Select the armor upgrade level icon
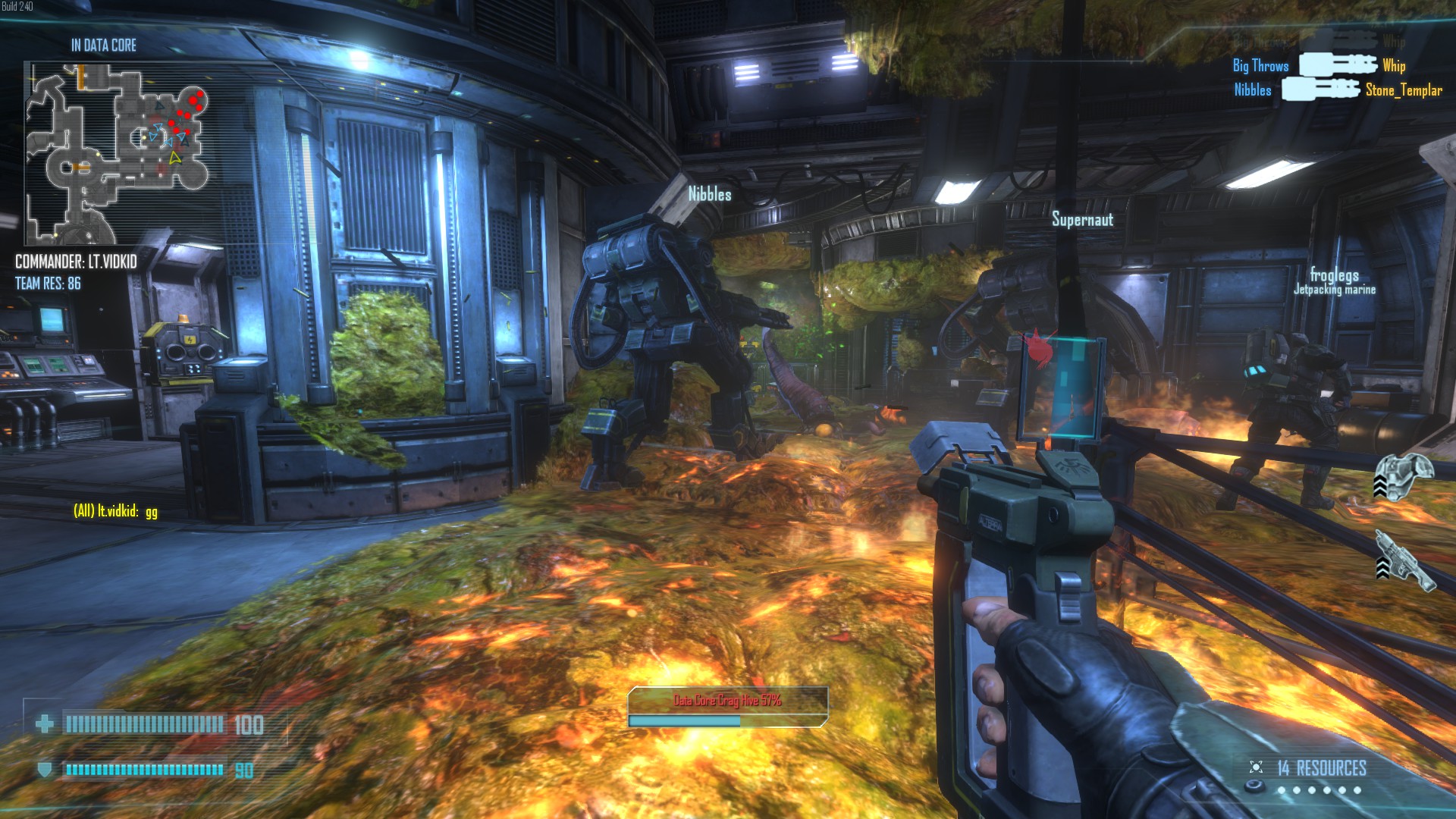The image size is (1456, 819). pos(1403,476)
